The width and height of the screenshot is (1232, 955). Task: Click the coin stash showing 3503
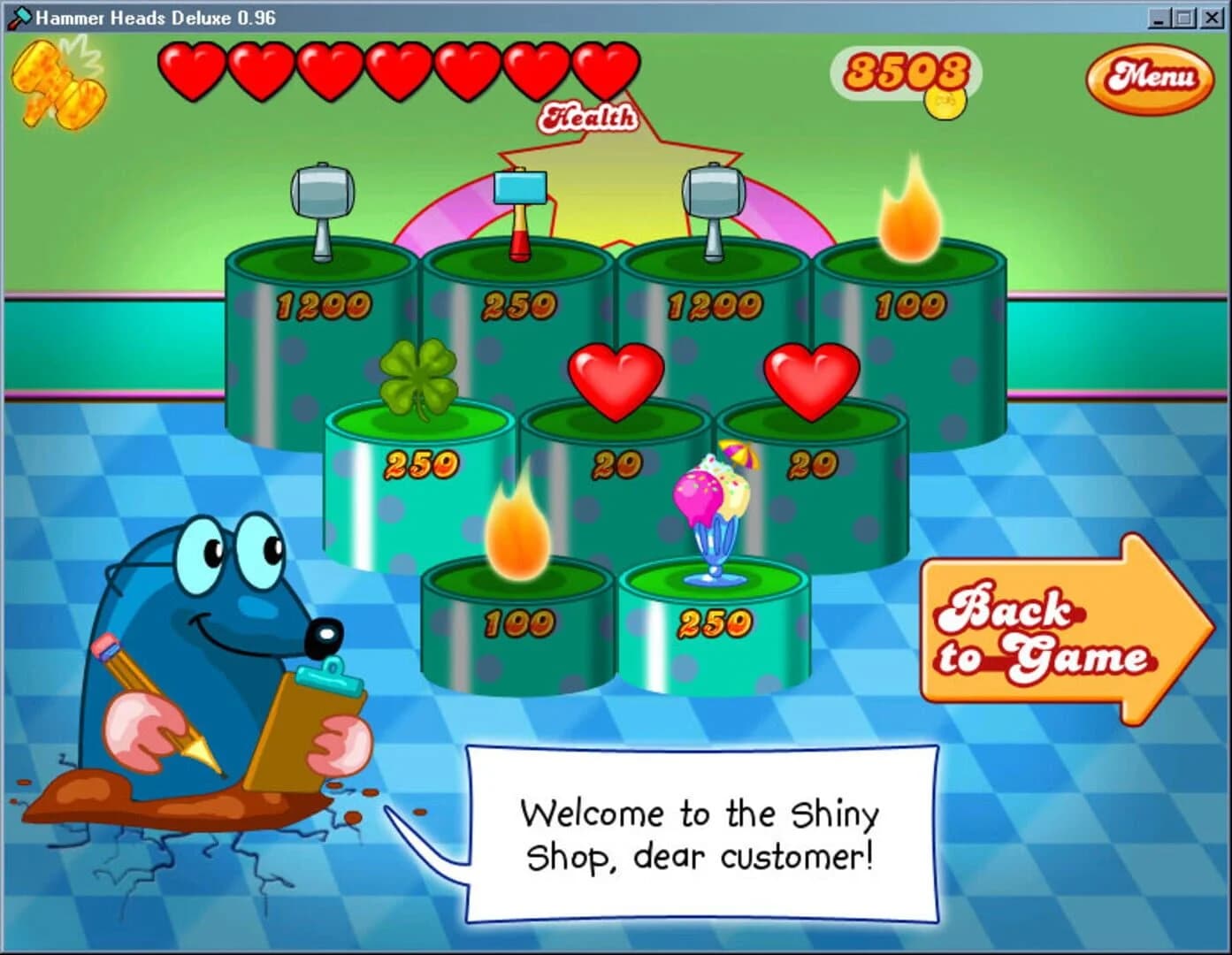(907, 73)
